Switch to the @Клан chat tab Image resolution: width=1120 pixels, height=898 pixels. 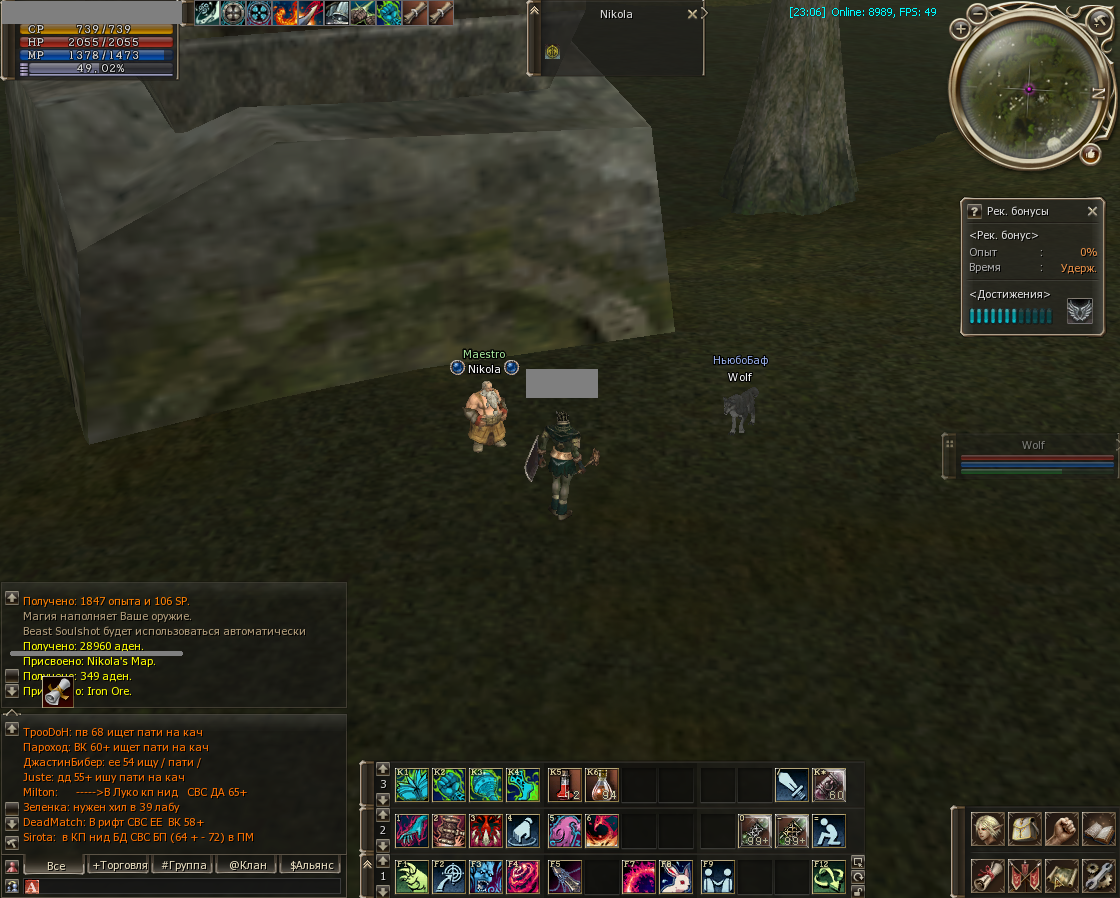click(x=247, y=865)
